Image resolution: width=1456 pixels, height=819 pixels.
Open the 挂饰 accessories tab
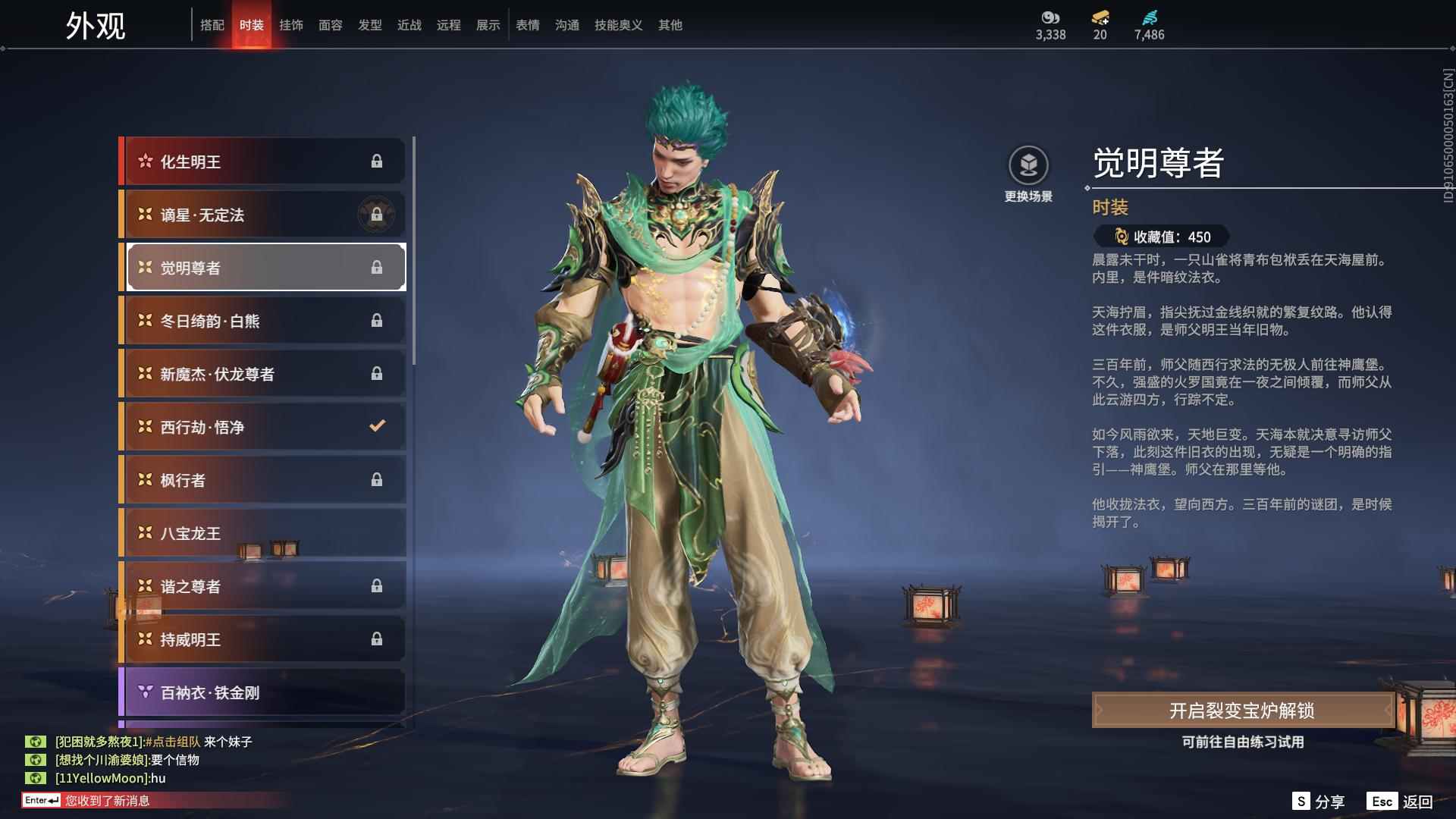(x=291, y=25)
